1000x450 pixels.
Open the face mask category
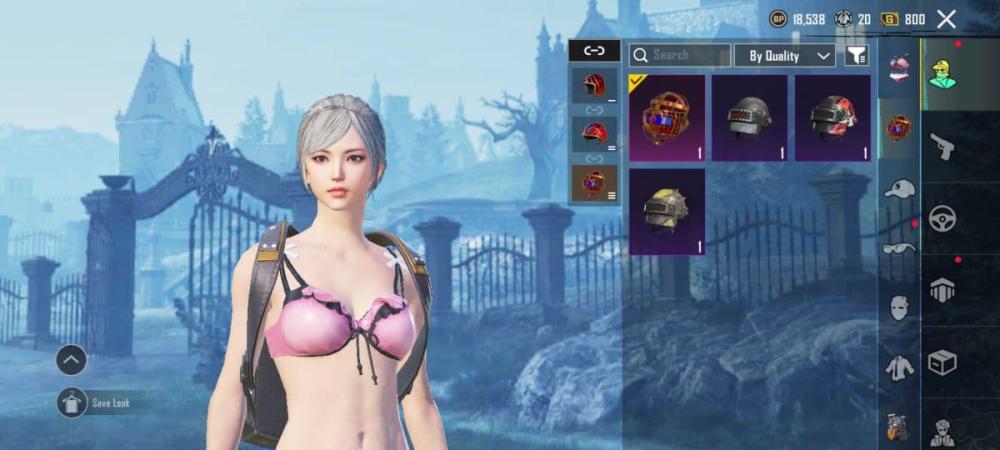point(899,307)
